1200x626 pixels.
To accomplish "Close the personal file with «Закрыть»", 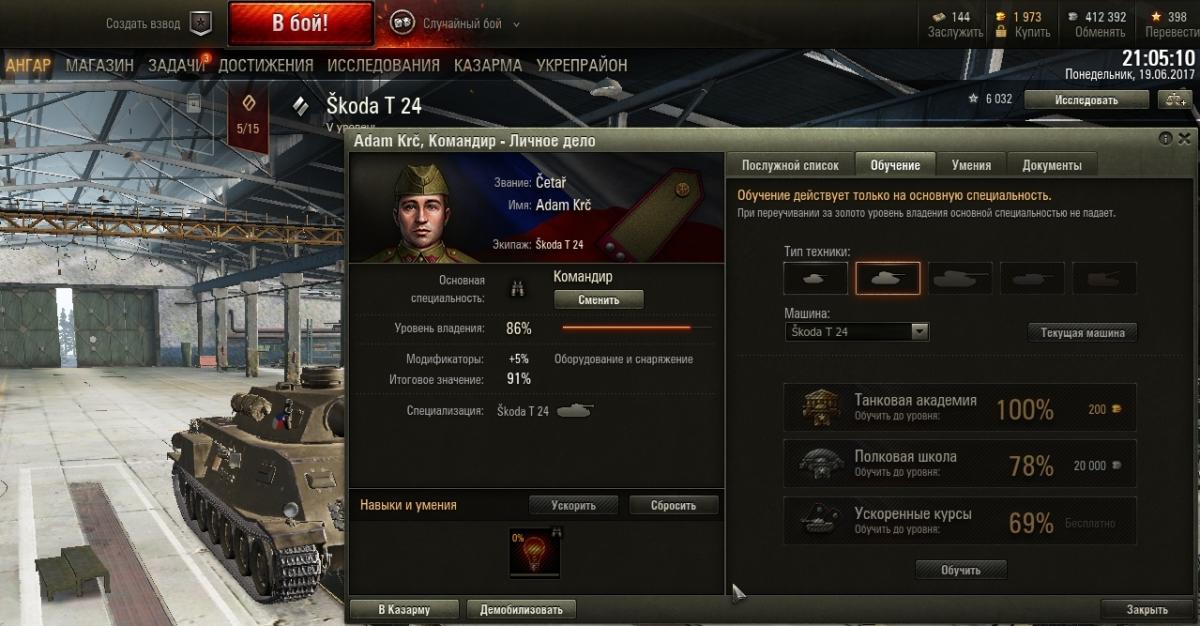I will coord(1146,609).
